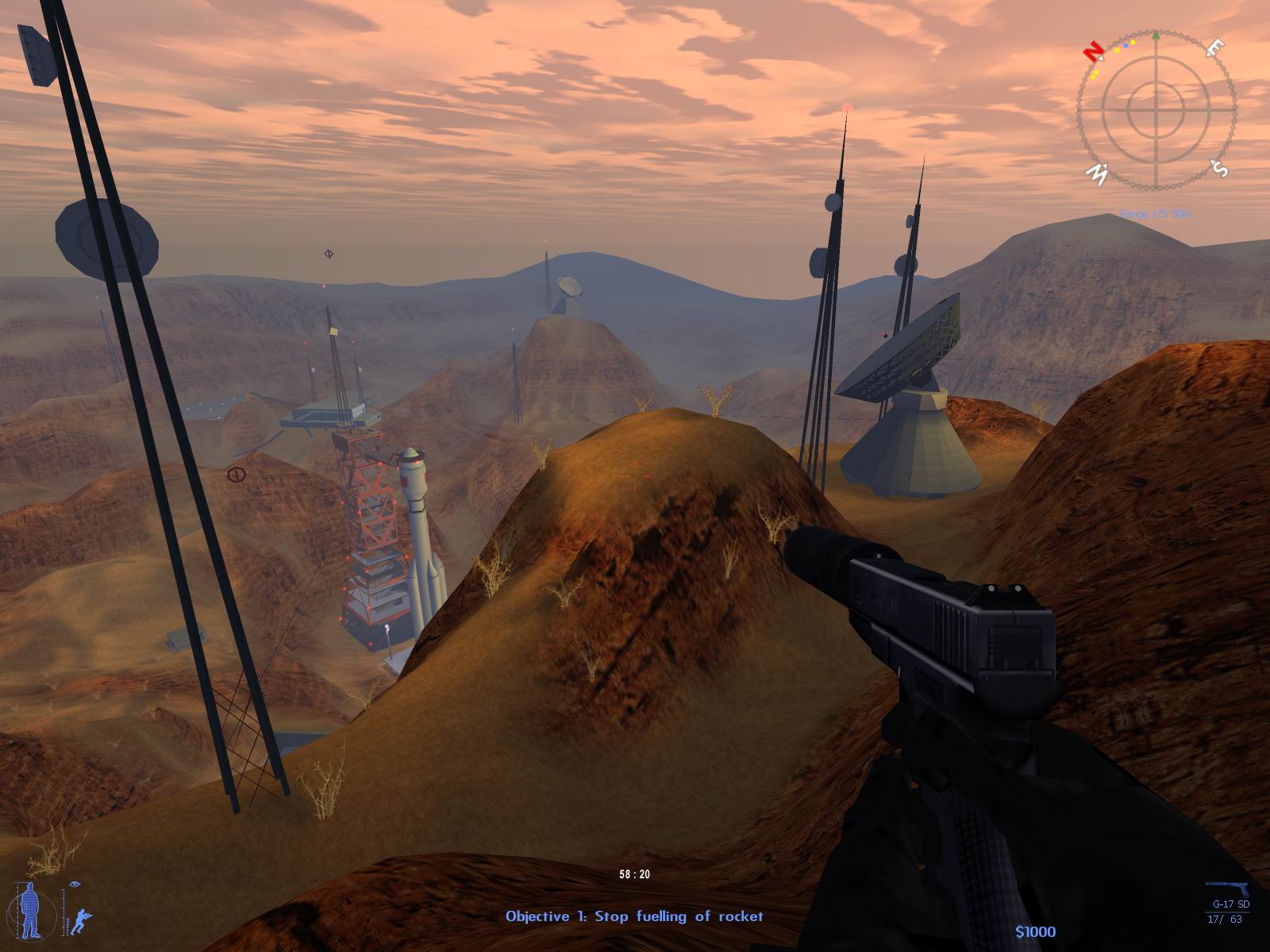The width and height of the screenshot is (1270, 952).
Task: Click the standing soldier stance icon
Action: (x=29, y=910)
